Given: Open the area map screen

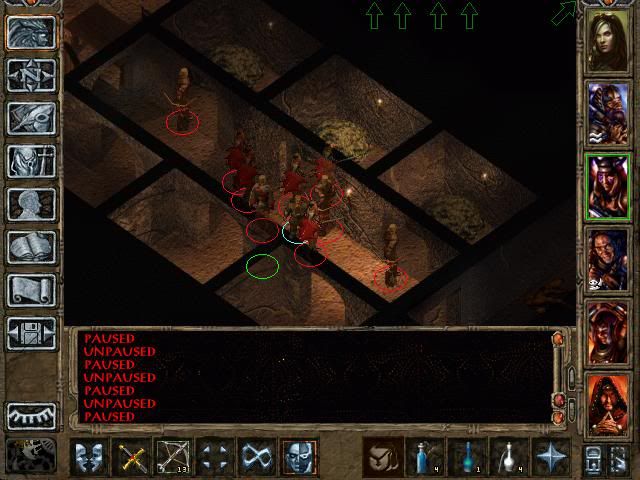Looking at the screenshot, I should (x=30, y=73).
